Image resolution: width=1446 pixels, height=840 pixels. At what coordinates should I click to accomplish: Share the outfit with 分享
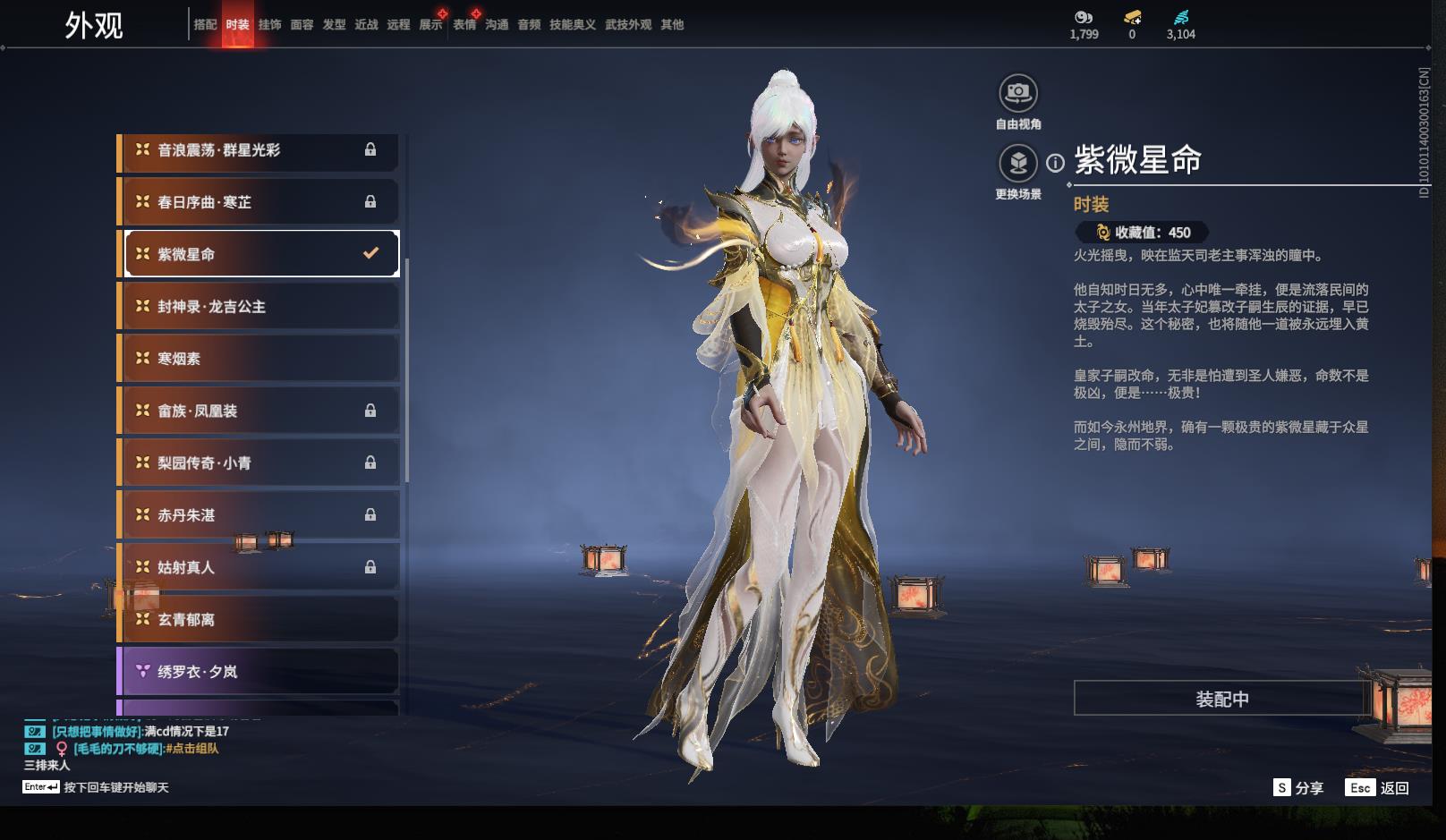(x=1299, y=788)
